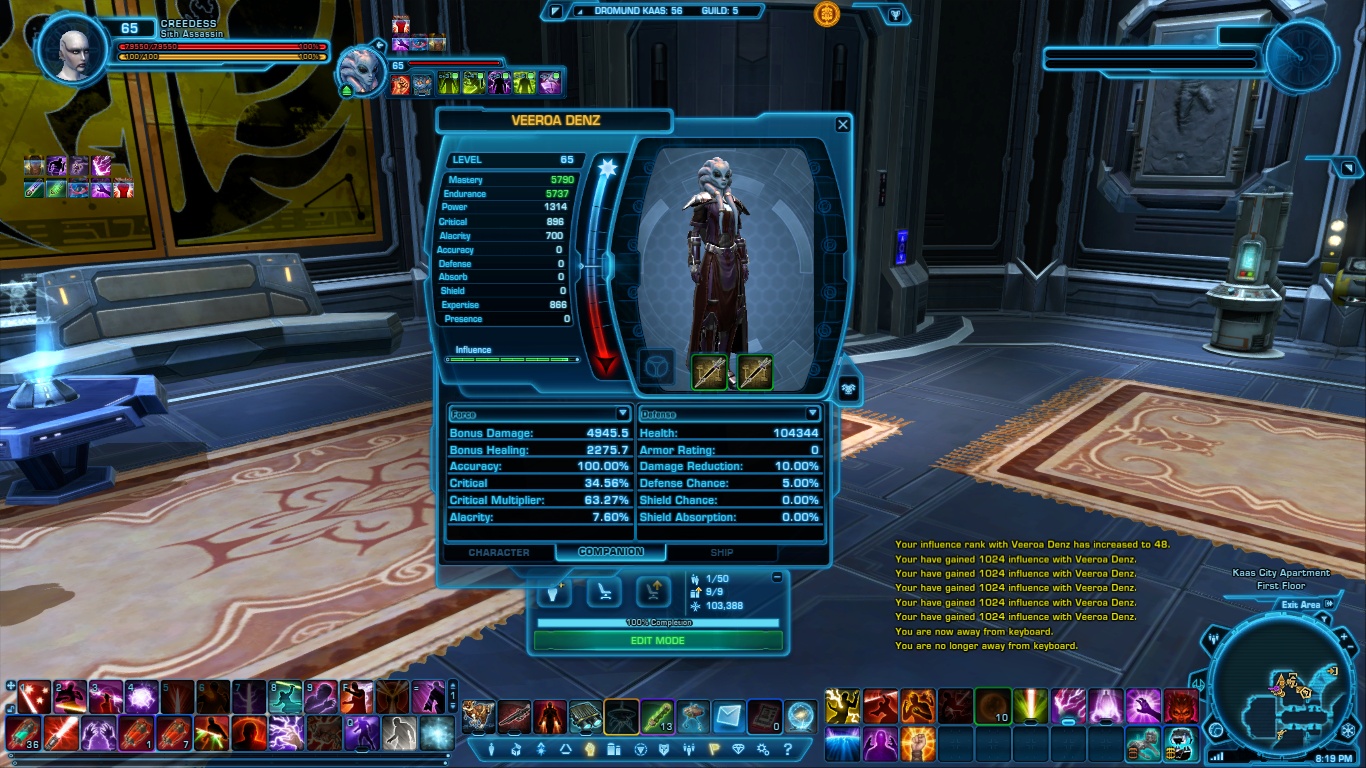
Task: Open the orange emblem at top center
Action: tap(826, 13)
